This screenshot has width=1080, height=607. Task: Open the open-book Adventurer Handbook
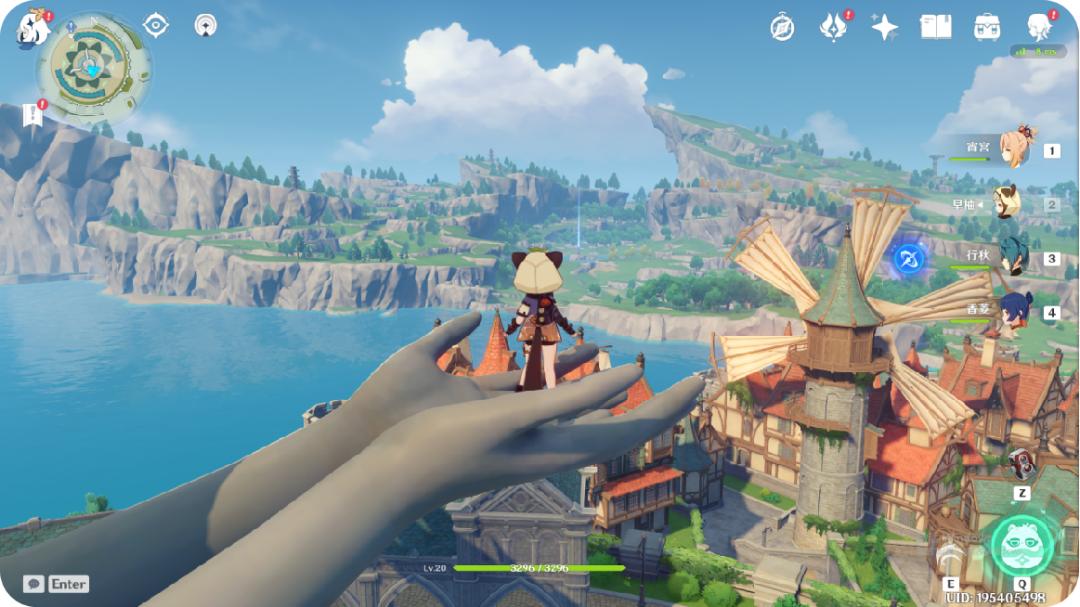click(x=935, y=27)
